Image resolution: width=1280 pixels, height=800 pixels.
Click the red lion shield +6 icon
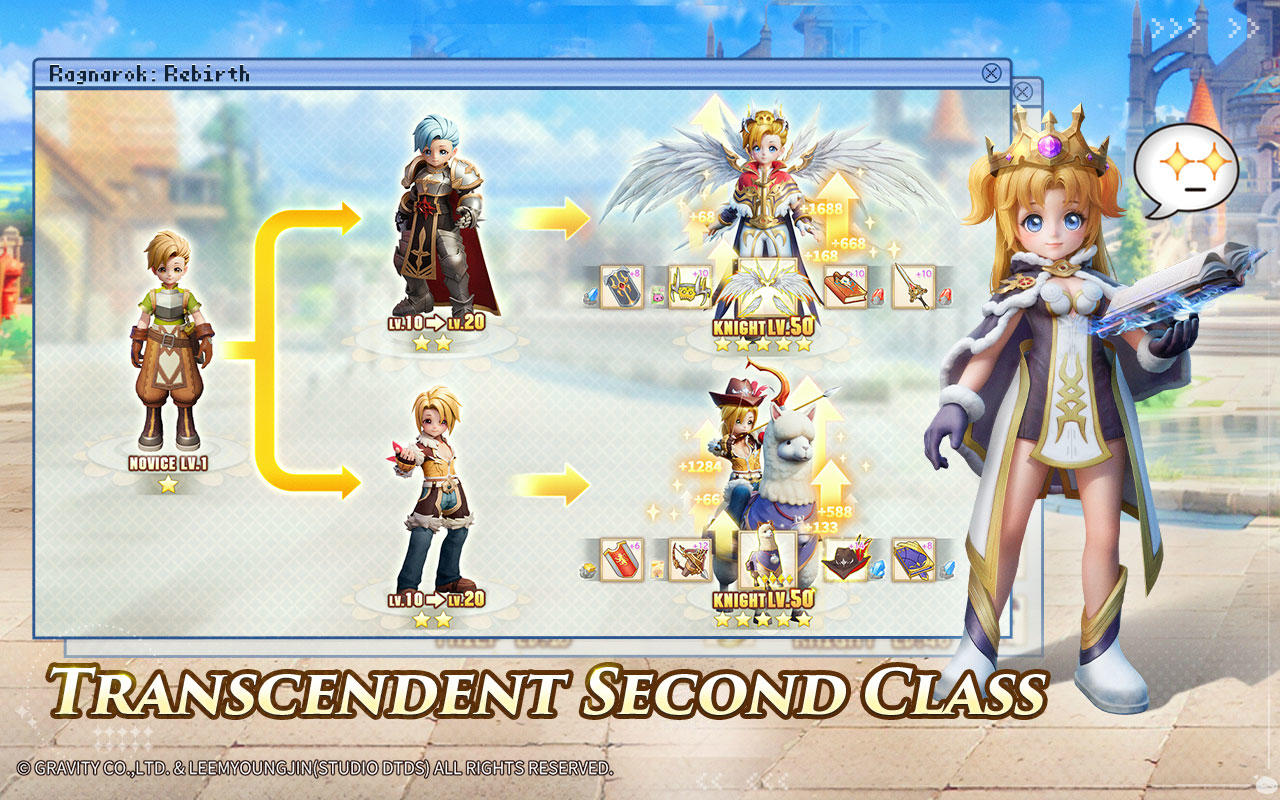click(x=622, y=557)
